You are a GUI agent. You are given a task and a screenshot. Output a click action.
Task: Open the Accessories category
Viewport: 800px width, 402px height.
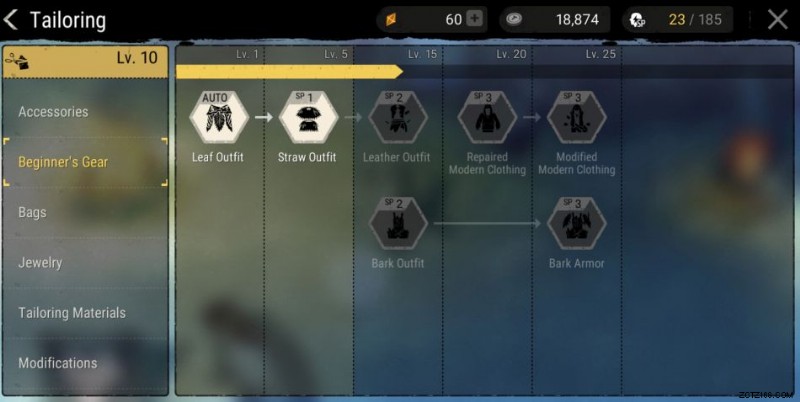click(54, 112)
